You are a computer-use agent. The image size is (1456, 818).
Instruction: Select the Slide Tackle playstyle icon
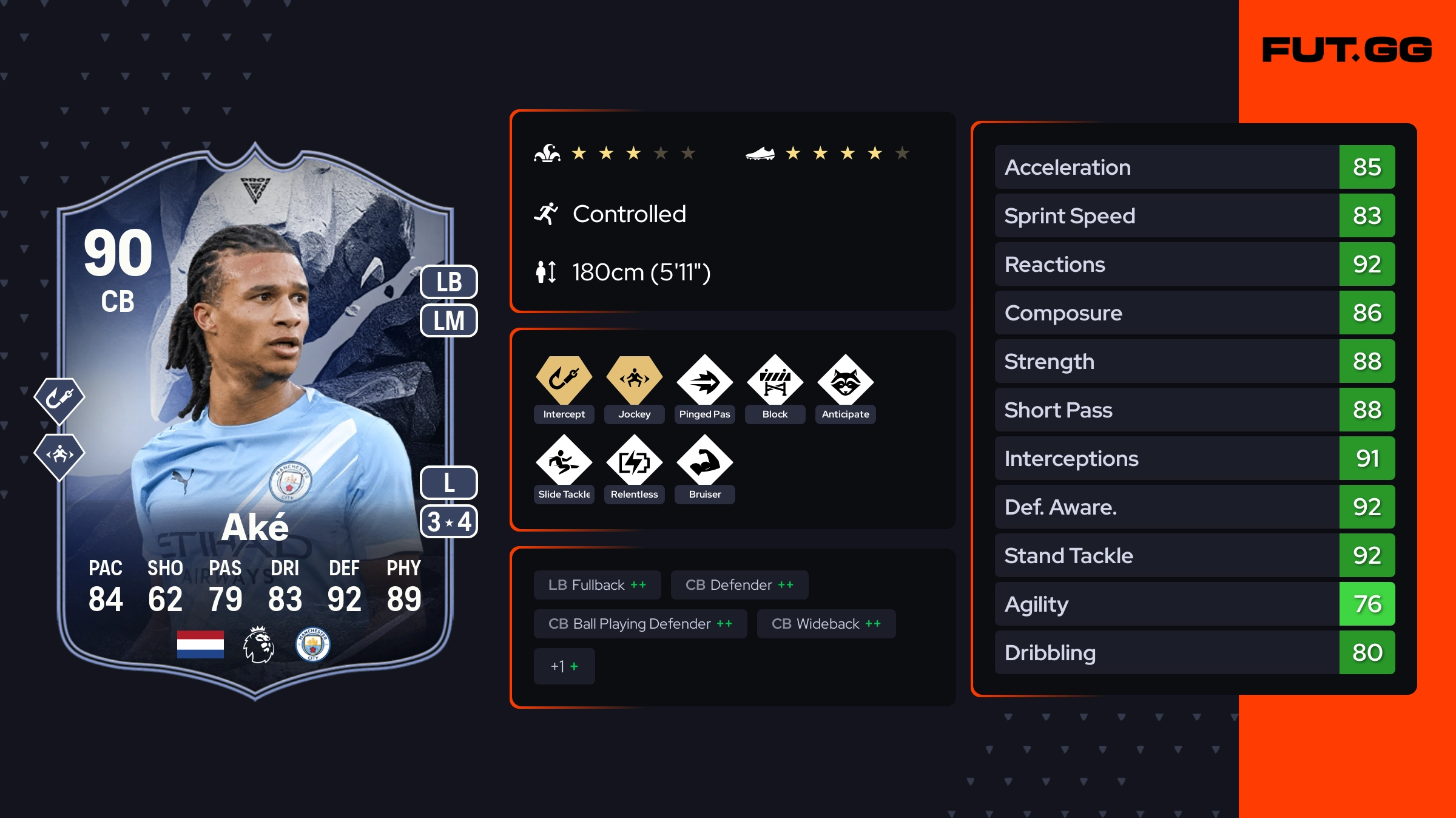coord(564,461)
